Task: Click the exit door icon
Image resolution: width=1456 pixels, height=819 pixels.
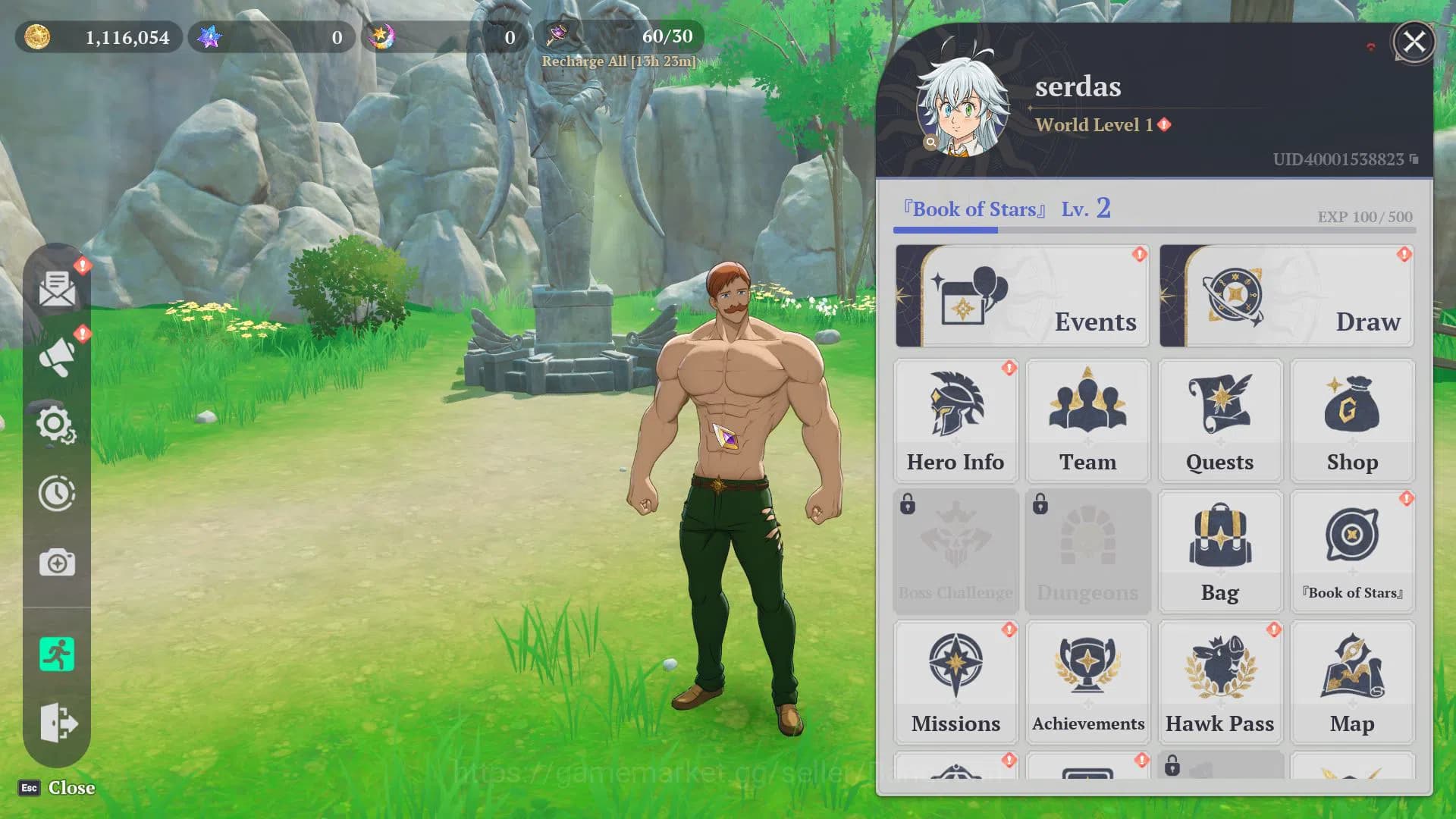Action: 57,722
